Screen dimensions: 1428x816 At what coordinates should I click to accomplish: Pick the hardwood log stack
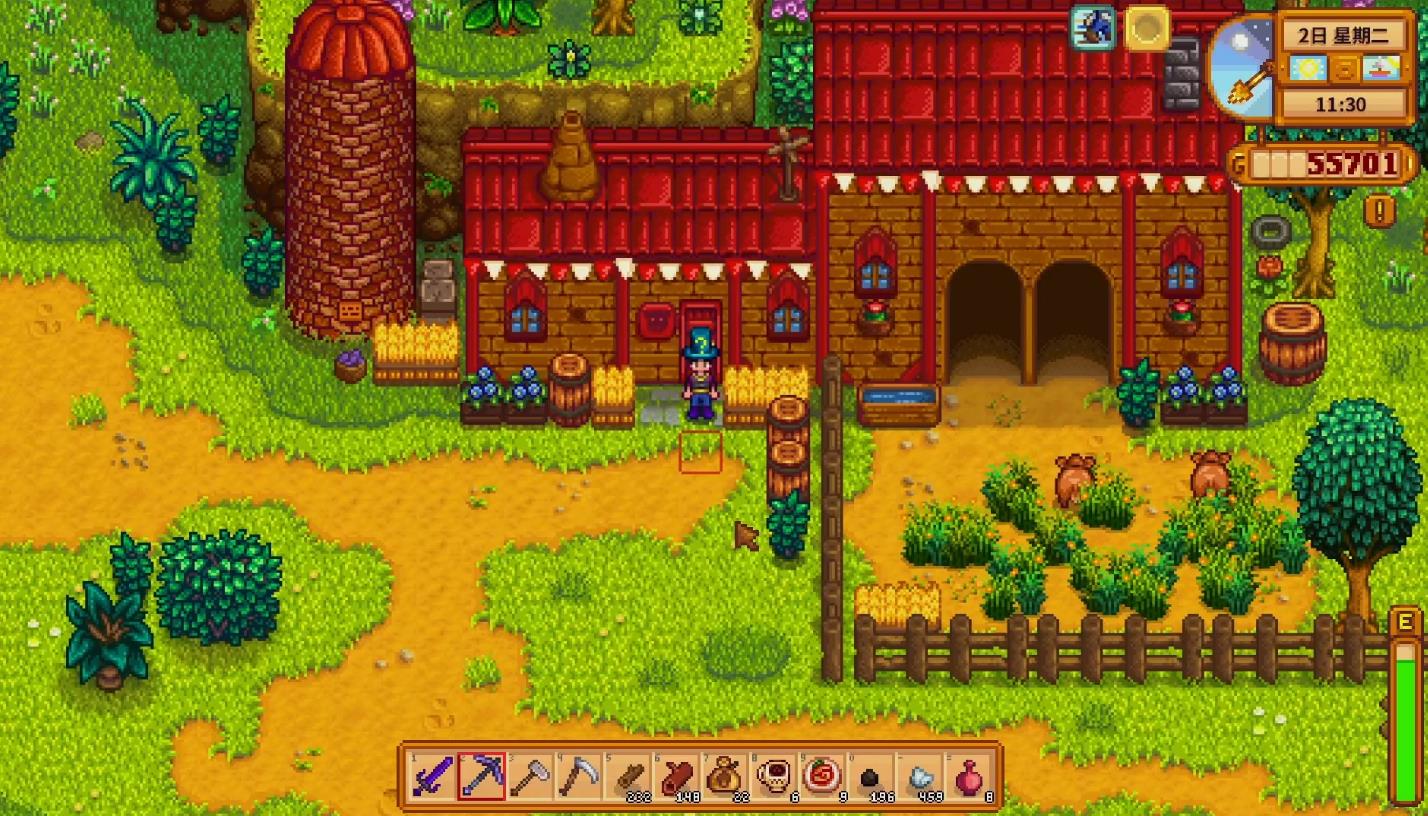coord(677,776)
